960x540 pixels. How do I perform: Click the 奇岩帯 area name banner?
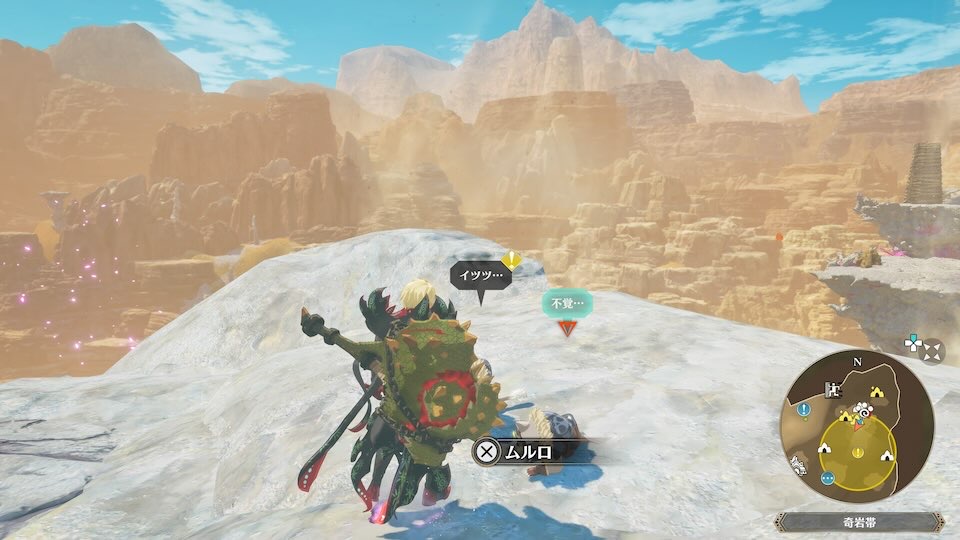point(859,522)
